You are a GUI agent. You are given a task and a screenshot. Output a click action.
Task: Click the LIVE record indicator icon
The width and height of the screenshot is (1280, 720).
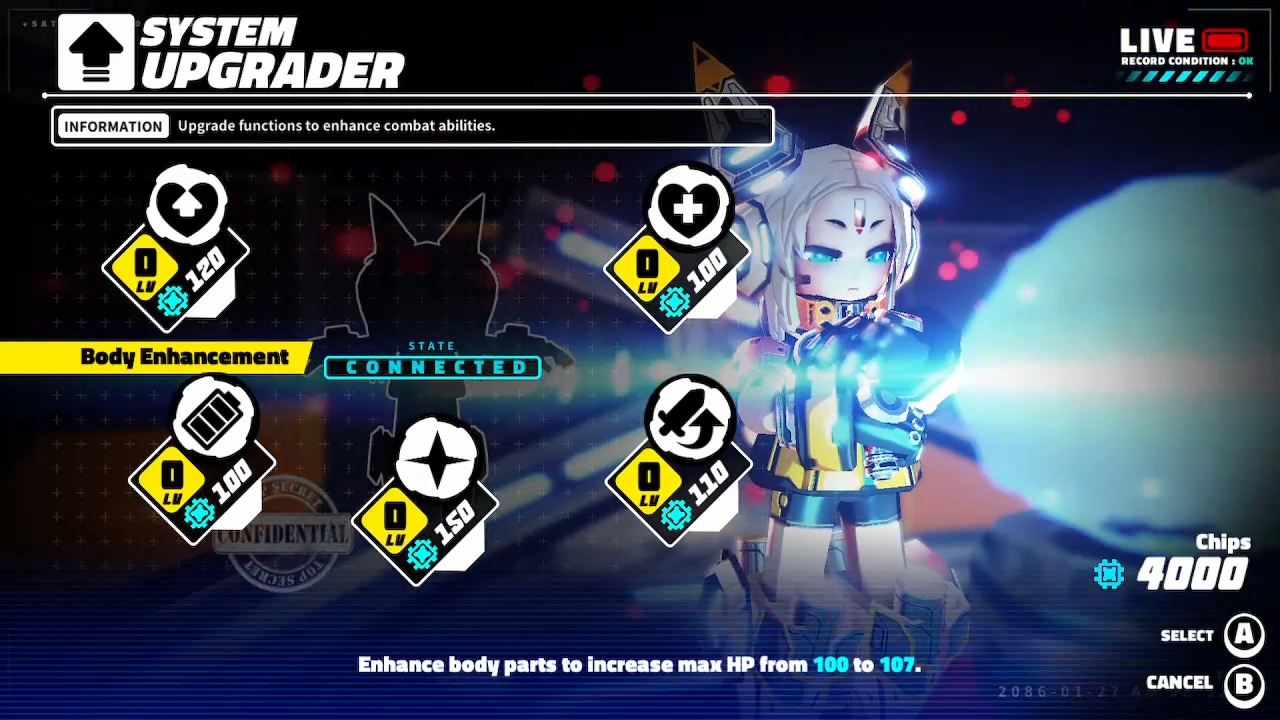1222,39
